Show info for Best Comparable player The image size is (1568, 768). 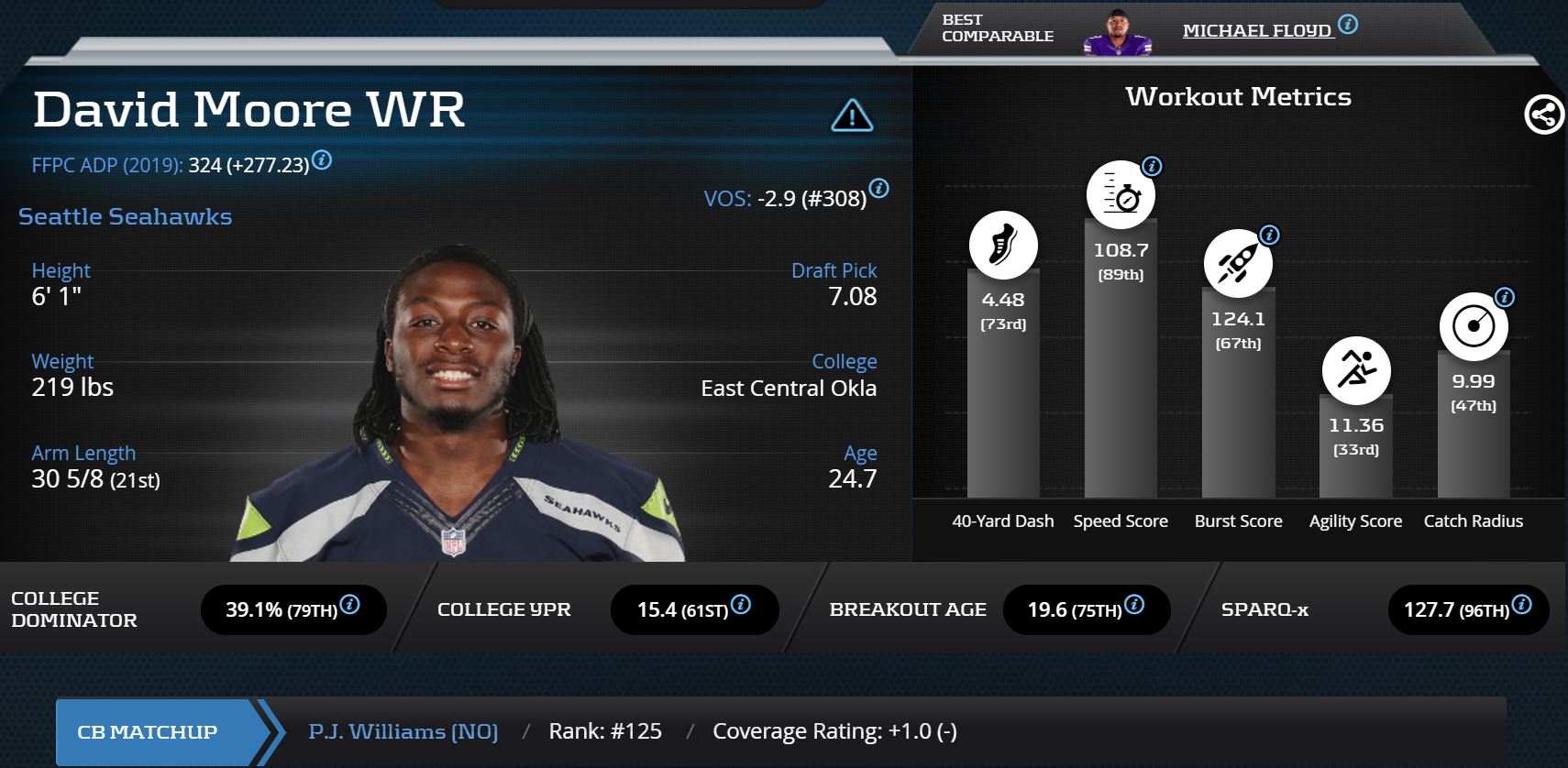pos(1348,25)
